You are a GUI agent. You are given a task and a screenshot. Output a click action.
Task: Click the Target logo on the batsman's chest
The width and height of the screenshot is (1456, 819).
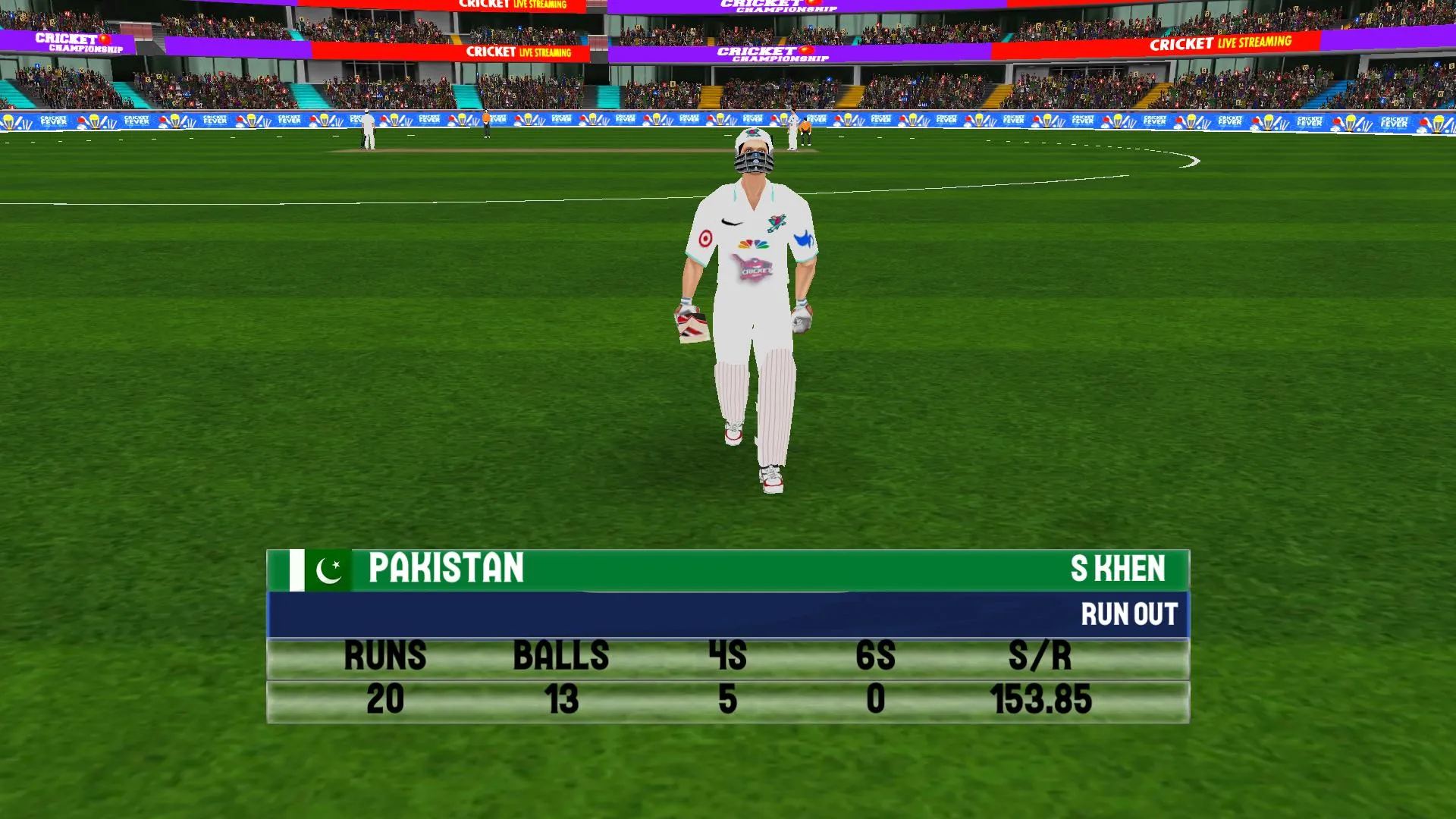[x=704, y=239]
